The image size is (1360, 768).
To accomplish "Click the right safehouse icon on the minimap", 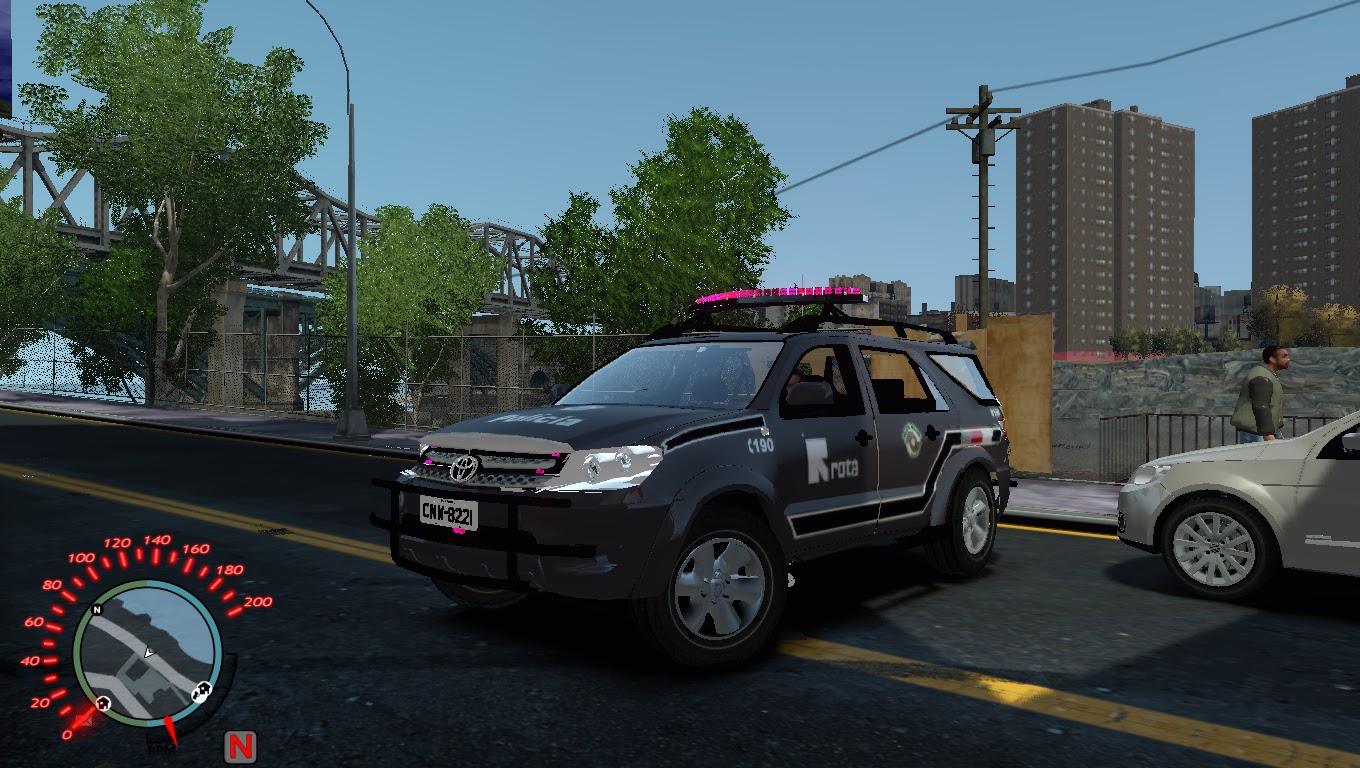I will click(x=202, y=690).
